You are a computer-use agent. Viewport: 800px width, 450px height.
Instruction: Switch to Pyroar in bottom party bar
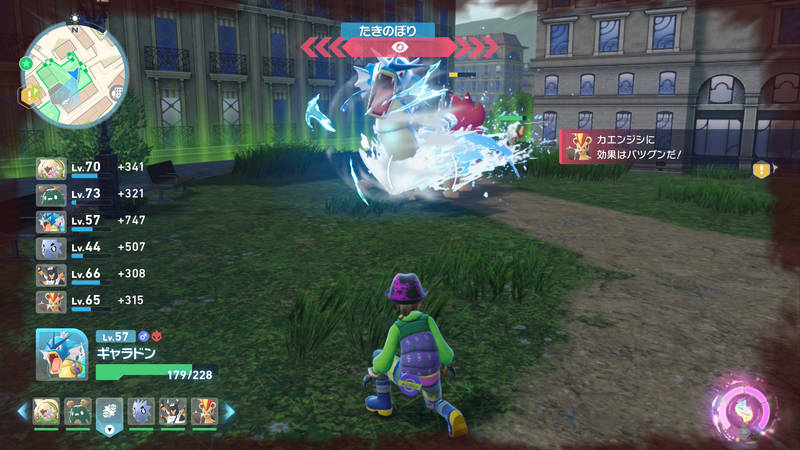coord(203,411)
